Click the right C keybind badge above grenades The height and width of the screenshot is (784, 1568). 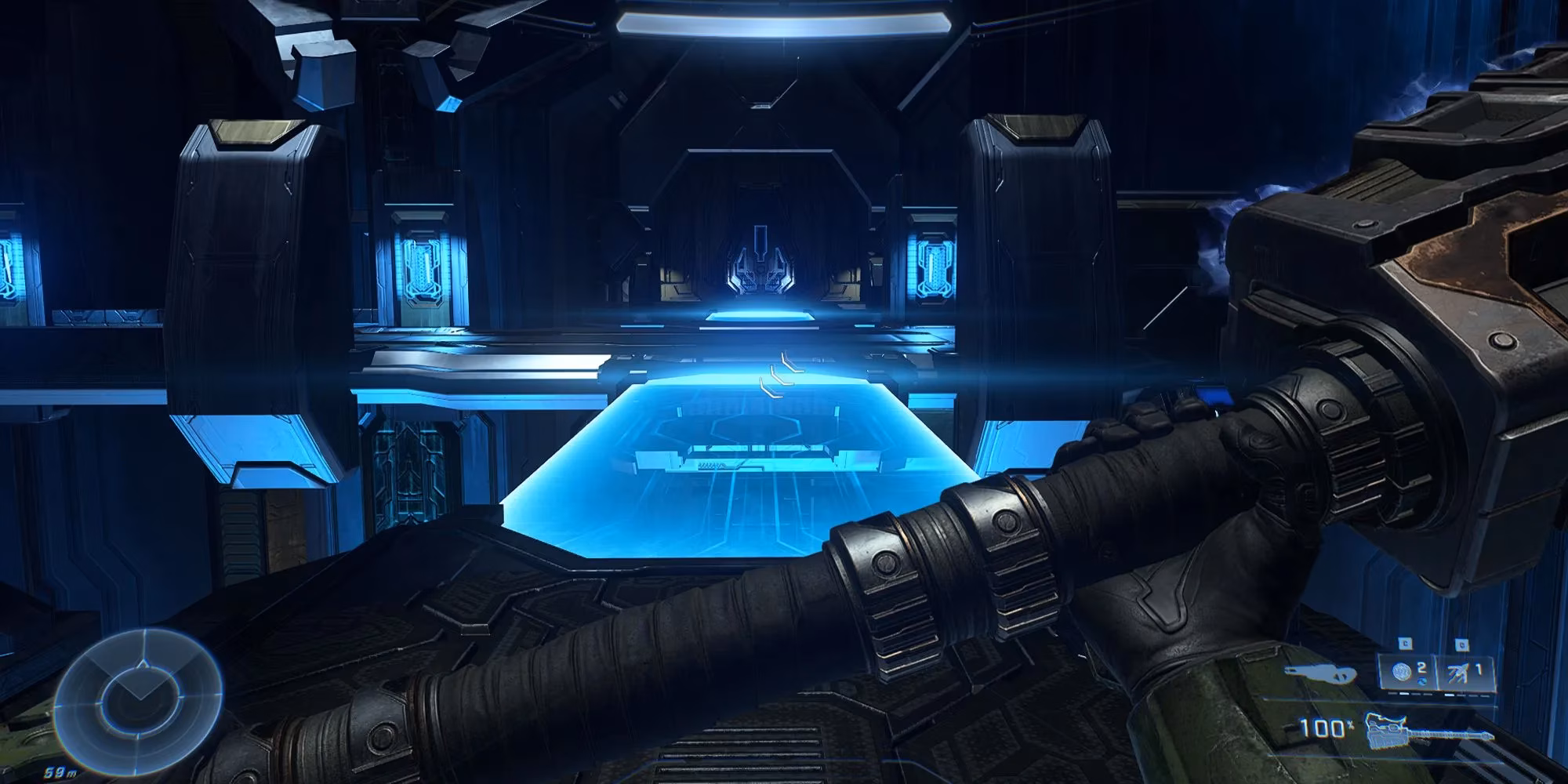pyautogui.click(x=1462, y=645)
